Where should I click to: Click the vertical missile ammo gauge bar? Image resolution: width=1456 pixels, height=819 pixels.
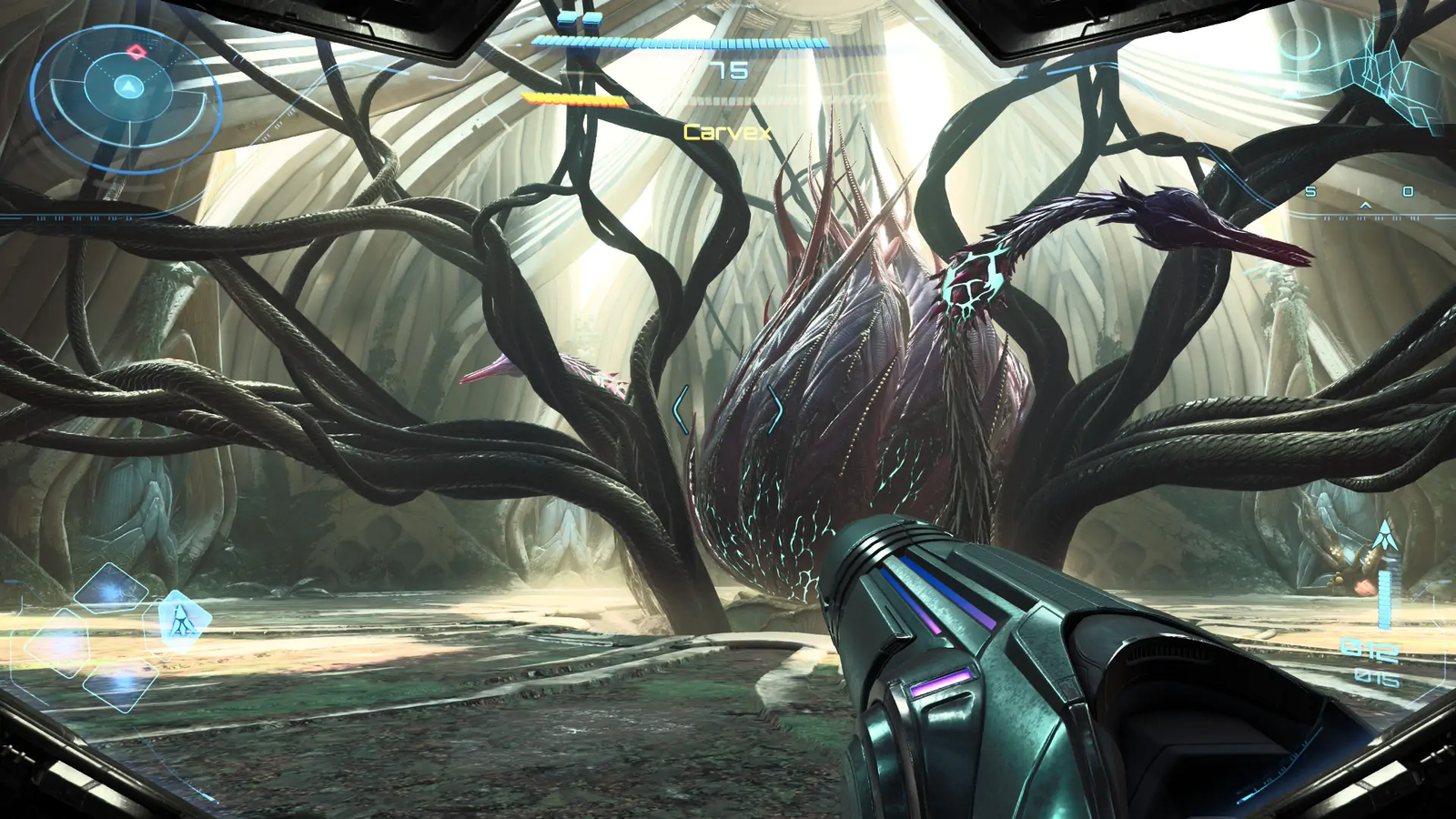coord(1385,601)
